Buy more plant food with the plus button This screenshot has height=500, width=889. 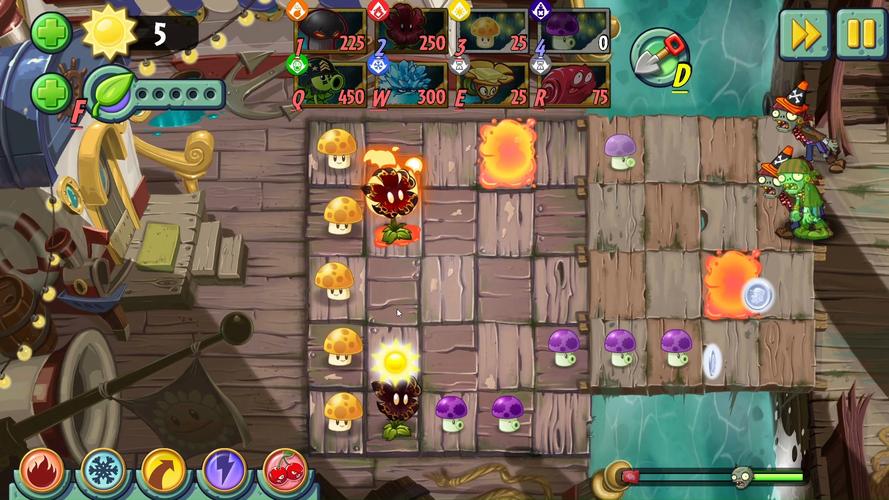pyautogui.click(x=51, y=93)
